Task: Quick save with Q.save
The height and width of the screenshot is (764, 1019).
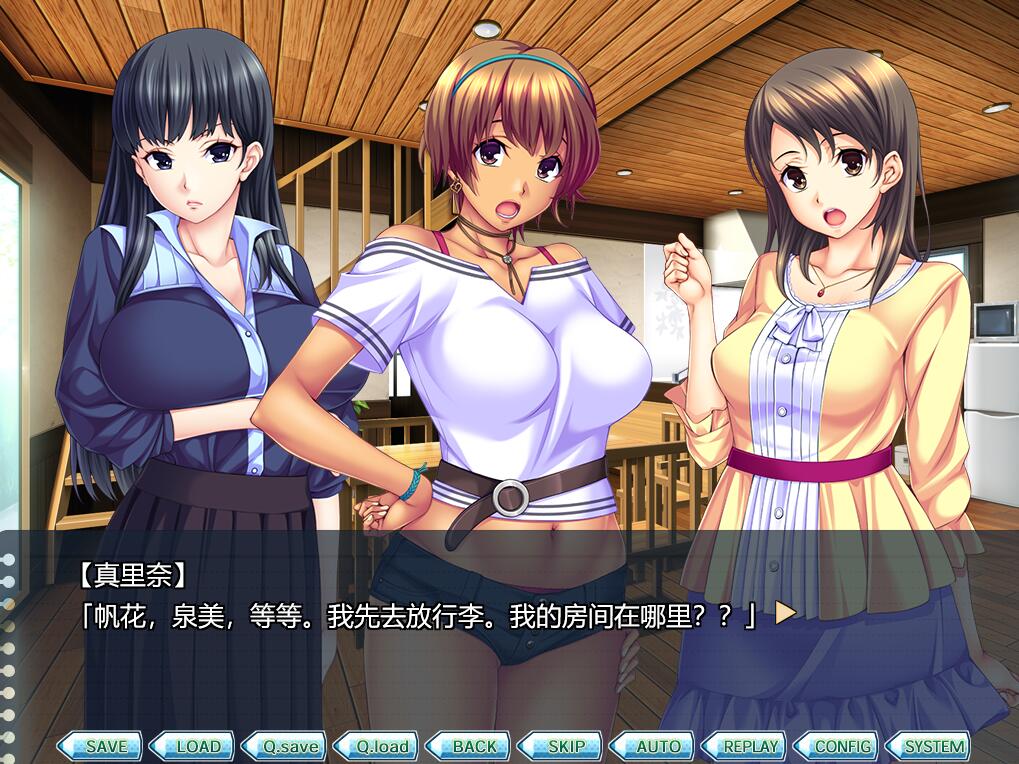Action: [x=284, y=746]
